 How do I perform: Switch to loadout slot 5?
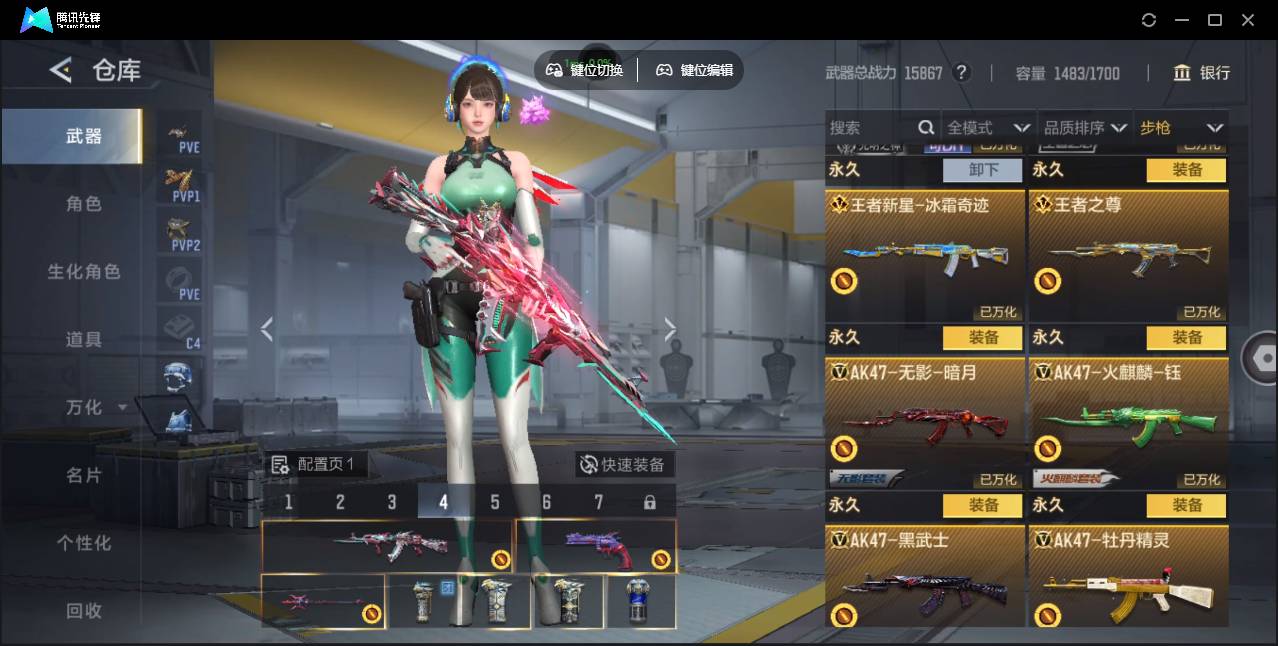495,502
